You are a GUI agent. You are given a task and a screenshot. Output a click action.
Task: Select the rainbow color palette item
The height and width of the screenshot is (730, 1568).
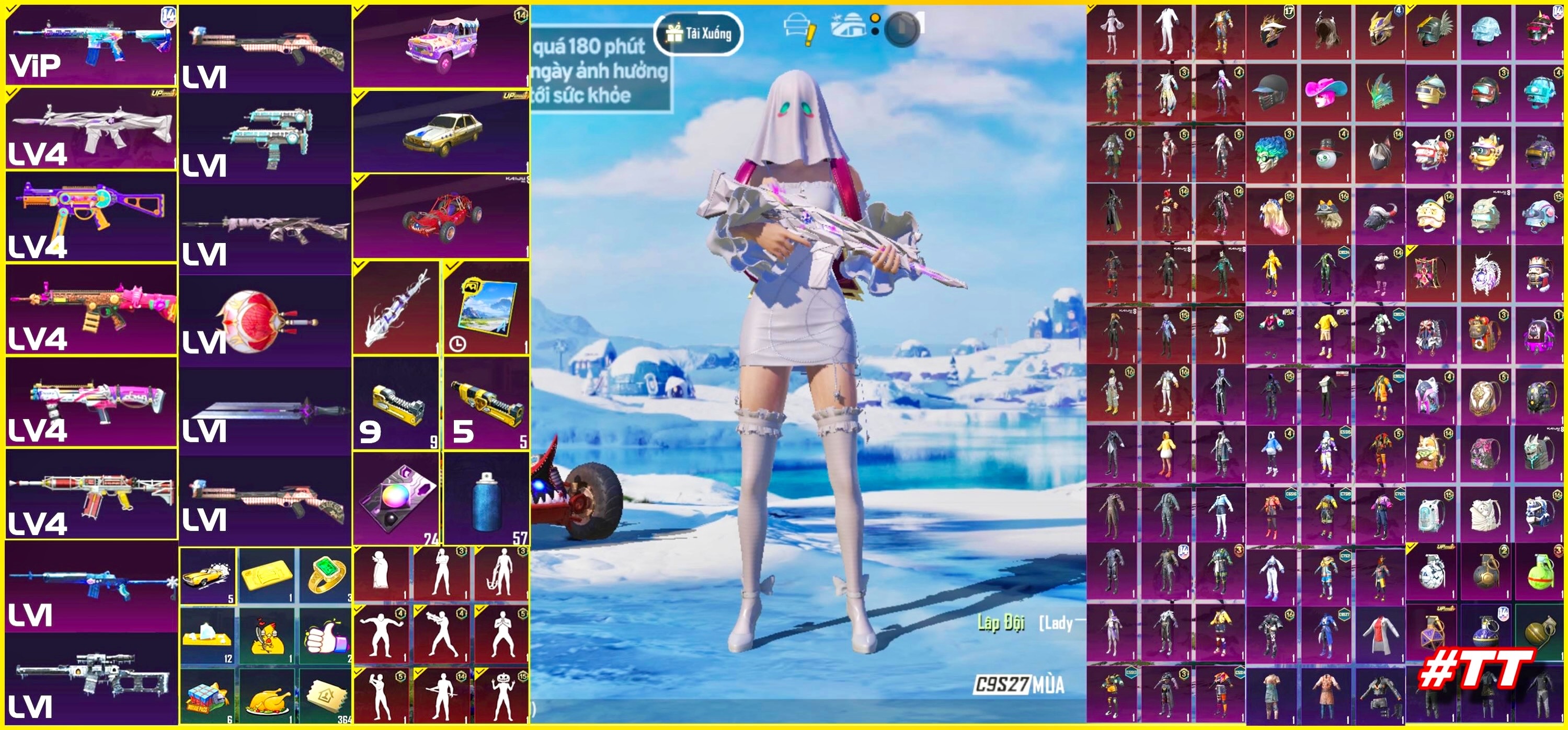(x=396, y=499)
